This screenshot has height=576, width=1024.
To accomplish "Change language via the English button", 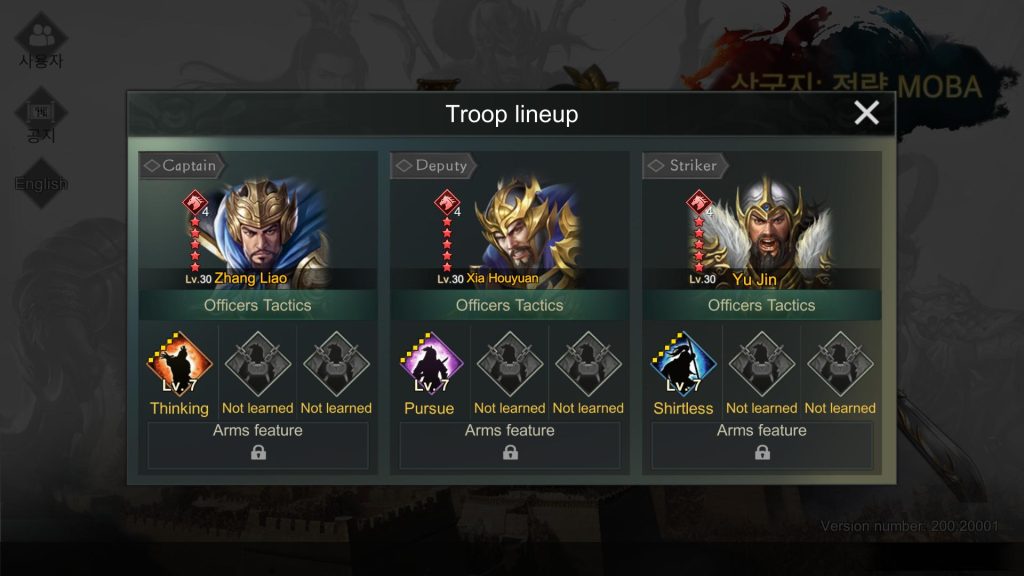I will 41,183.
